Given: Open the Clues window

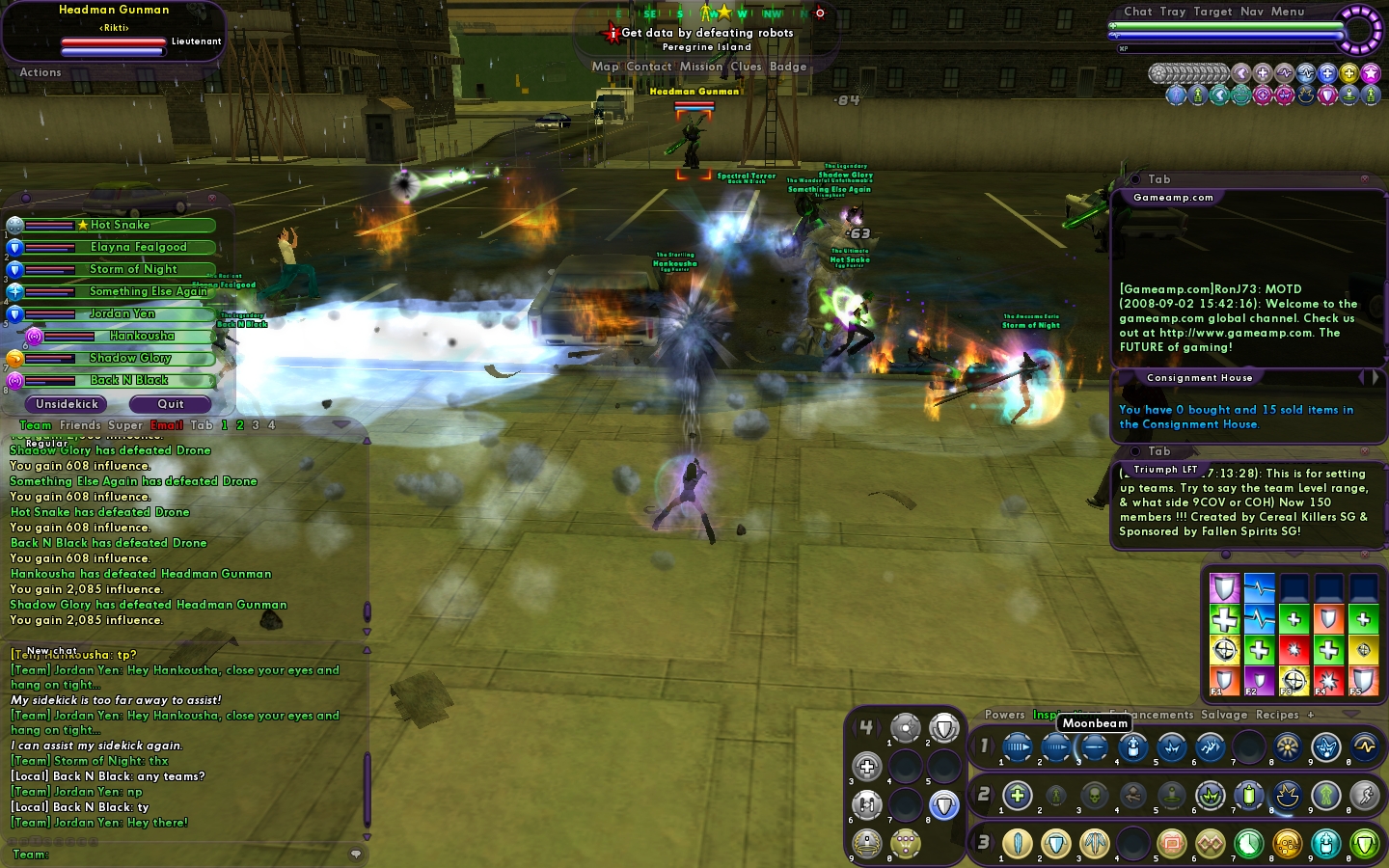Looking at the screenshot, I should click(746, 67).
